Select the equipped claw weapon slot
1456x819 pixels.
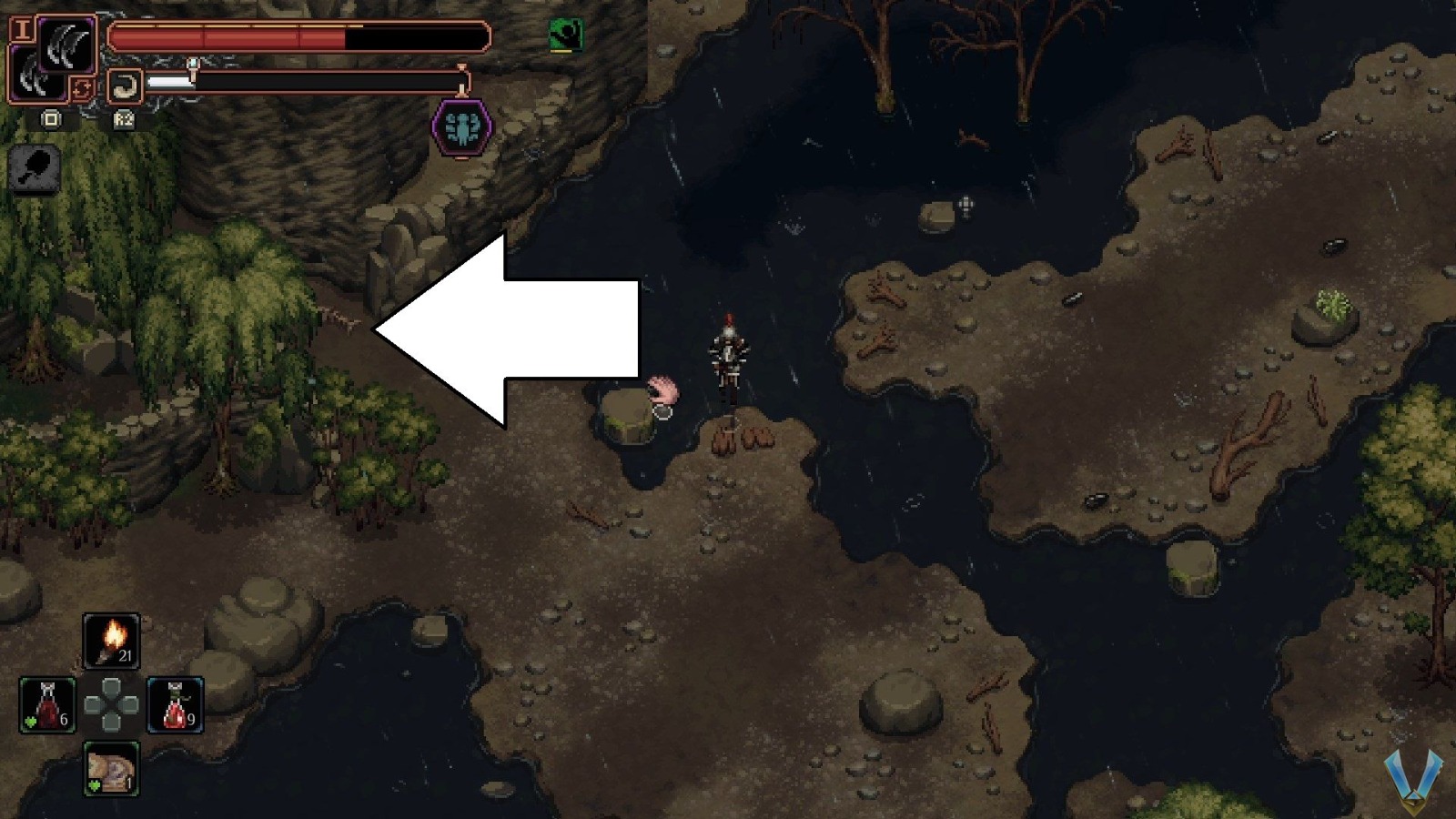click(x=66, y=44)
